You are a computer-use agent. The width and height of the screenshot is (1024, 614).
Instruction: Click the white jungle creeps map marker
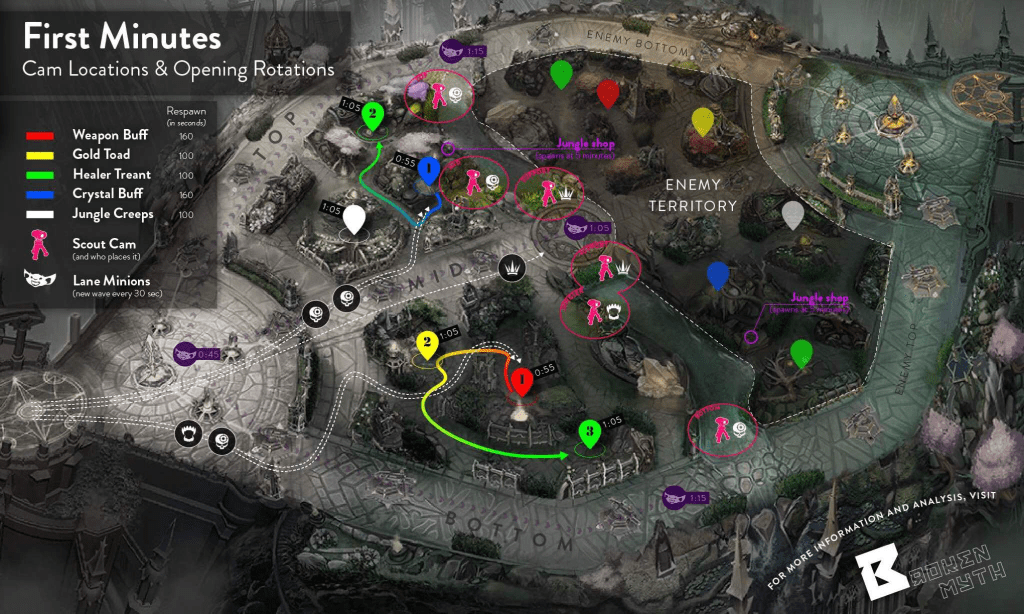tap(354, 218)
